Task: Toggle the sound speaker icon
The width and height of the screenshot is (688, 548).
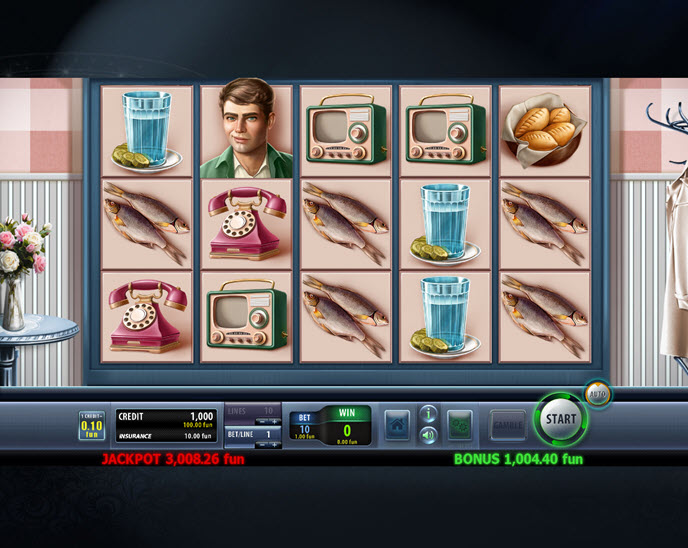Action: pyautogui.click(x=428, y=435)
